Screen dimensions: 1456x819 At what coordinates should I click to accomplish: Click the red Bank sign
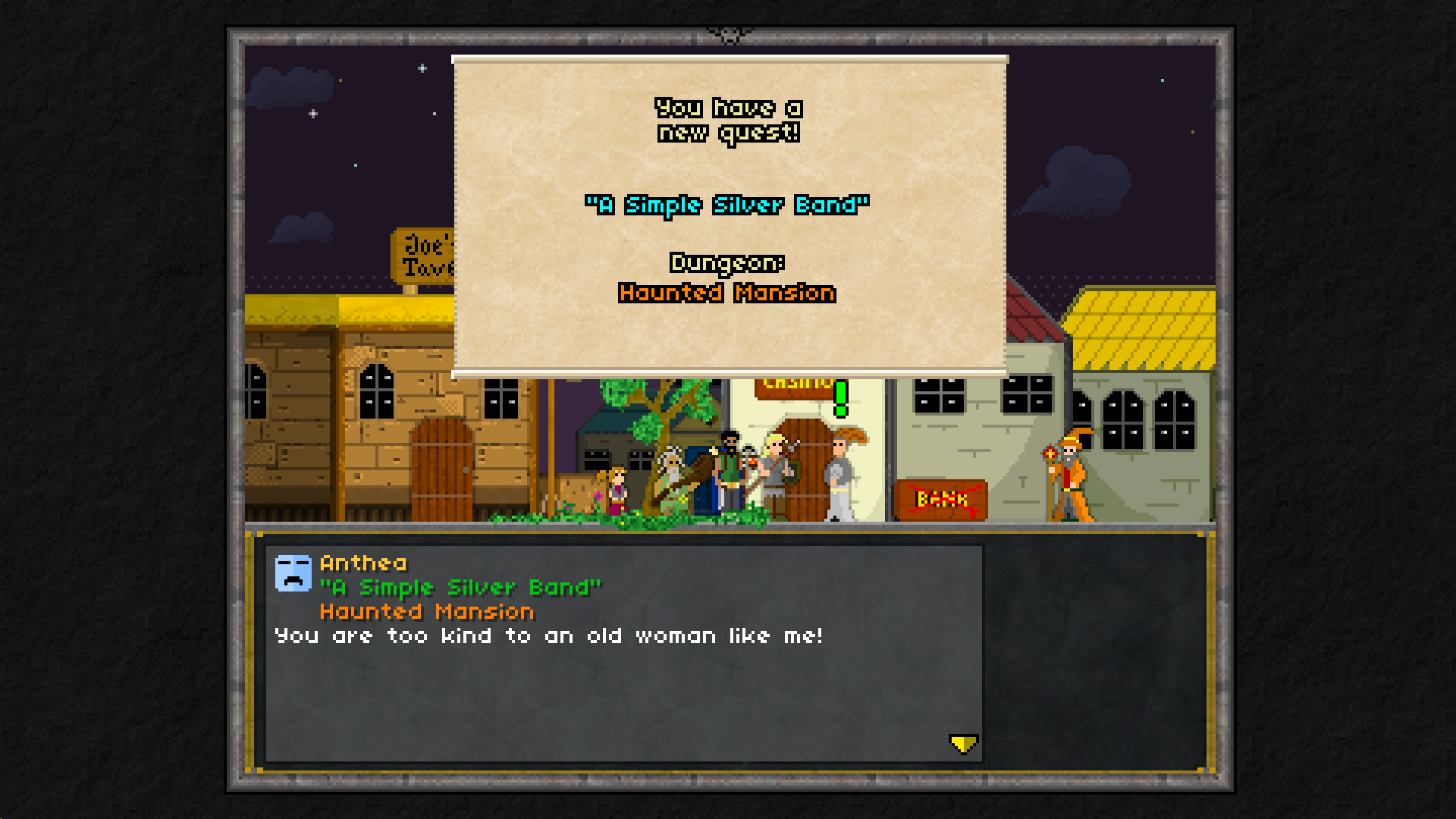pyautogui.click(x=940, y=497)
